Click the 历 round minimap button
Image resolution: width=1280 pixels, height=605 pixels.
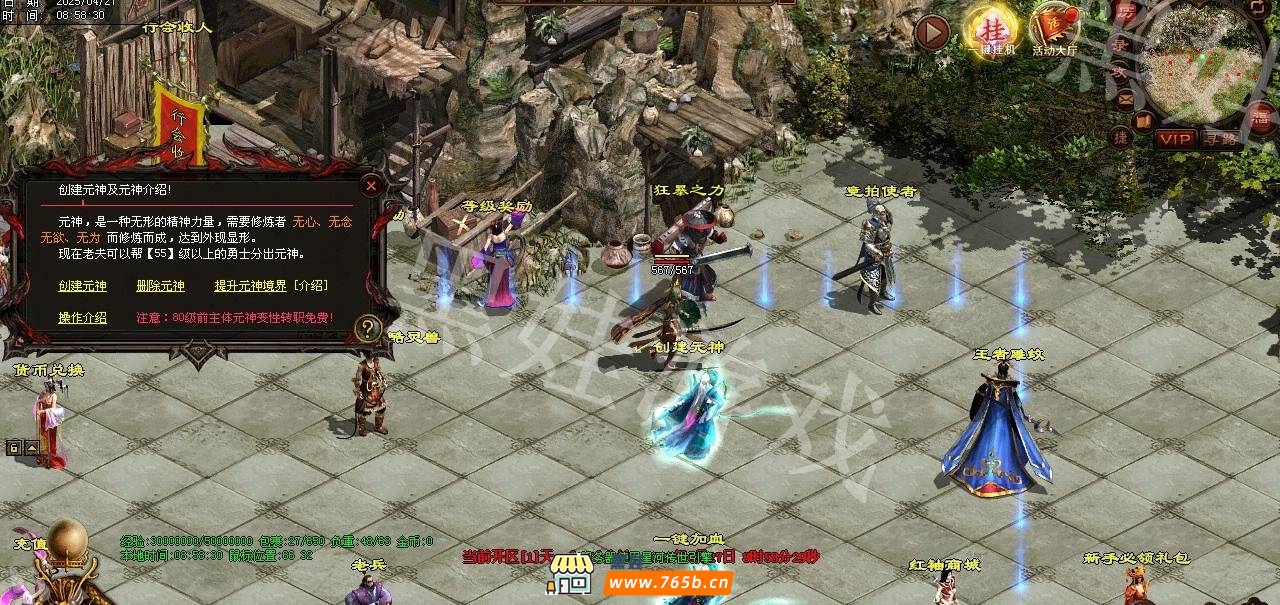click(1126, 12)
